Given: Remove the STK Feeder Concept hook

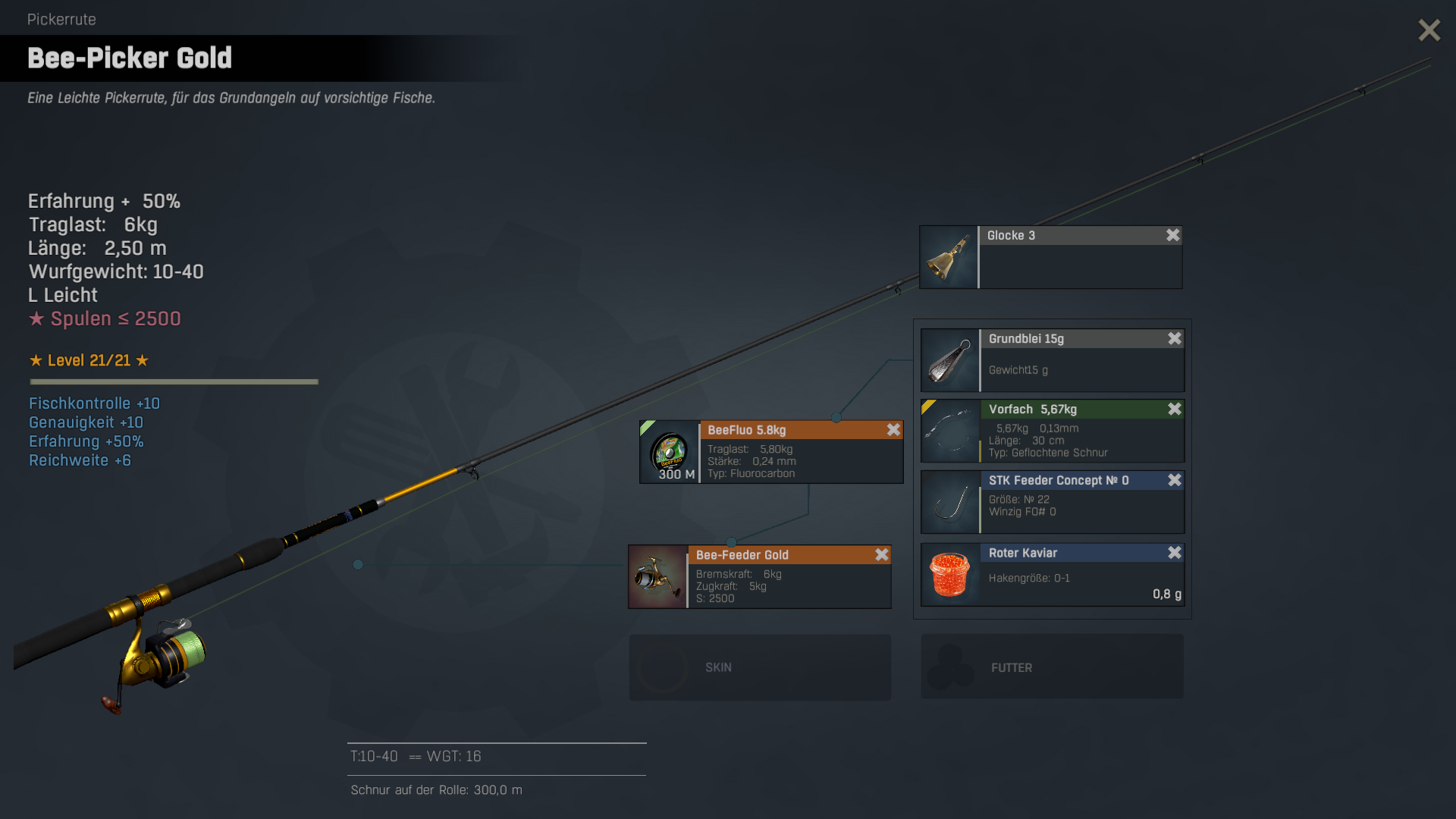Looking at the screenshot, I should point(1174,480).
